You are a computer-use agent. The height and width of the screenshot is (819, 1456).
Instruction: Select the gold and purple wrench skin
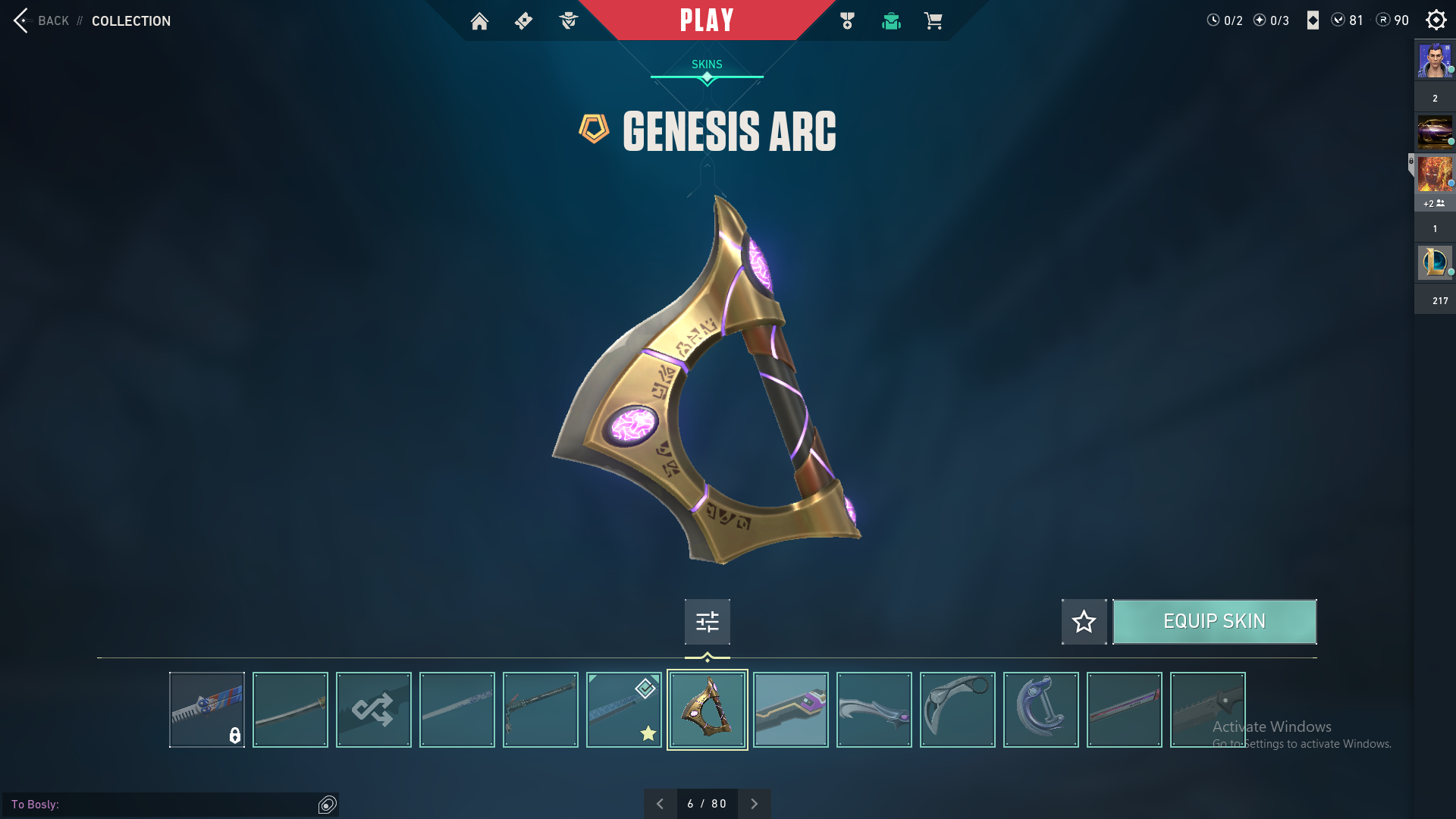point(790,710)
